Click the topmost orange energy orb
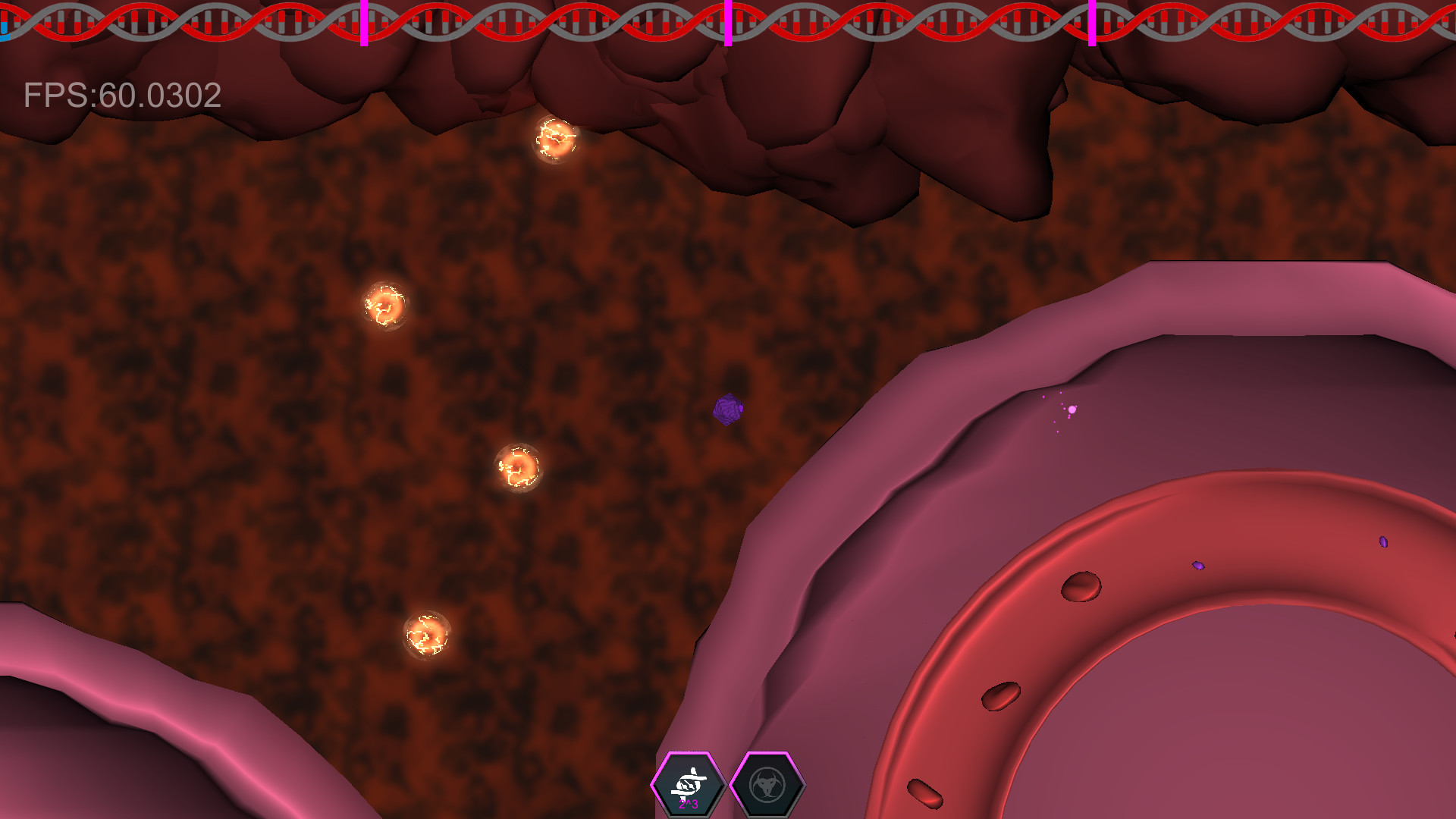 (x=556, y=141)
